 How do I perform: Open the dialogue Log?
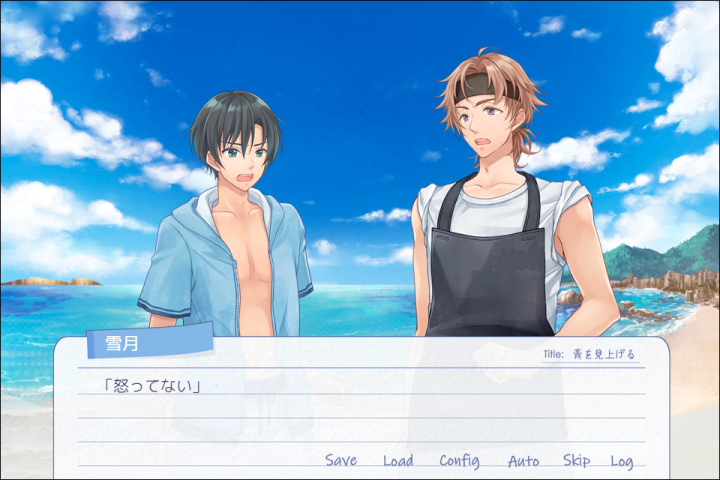pyautogui.click(x=622, y=461)
